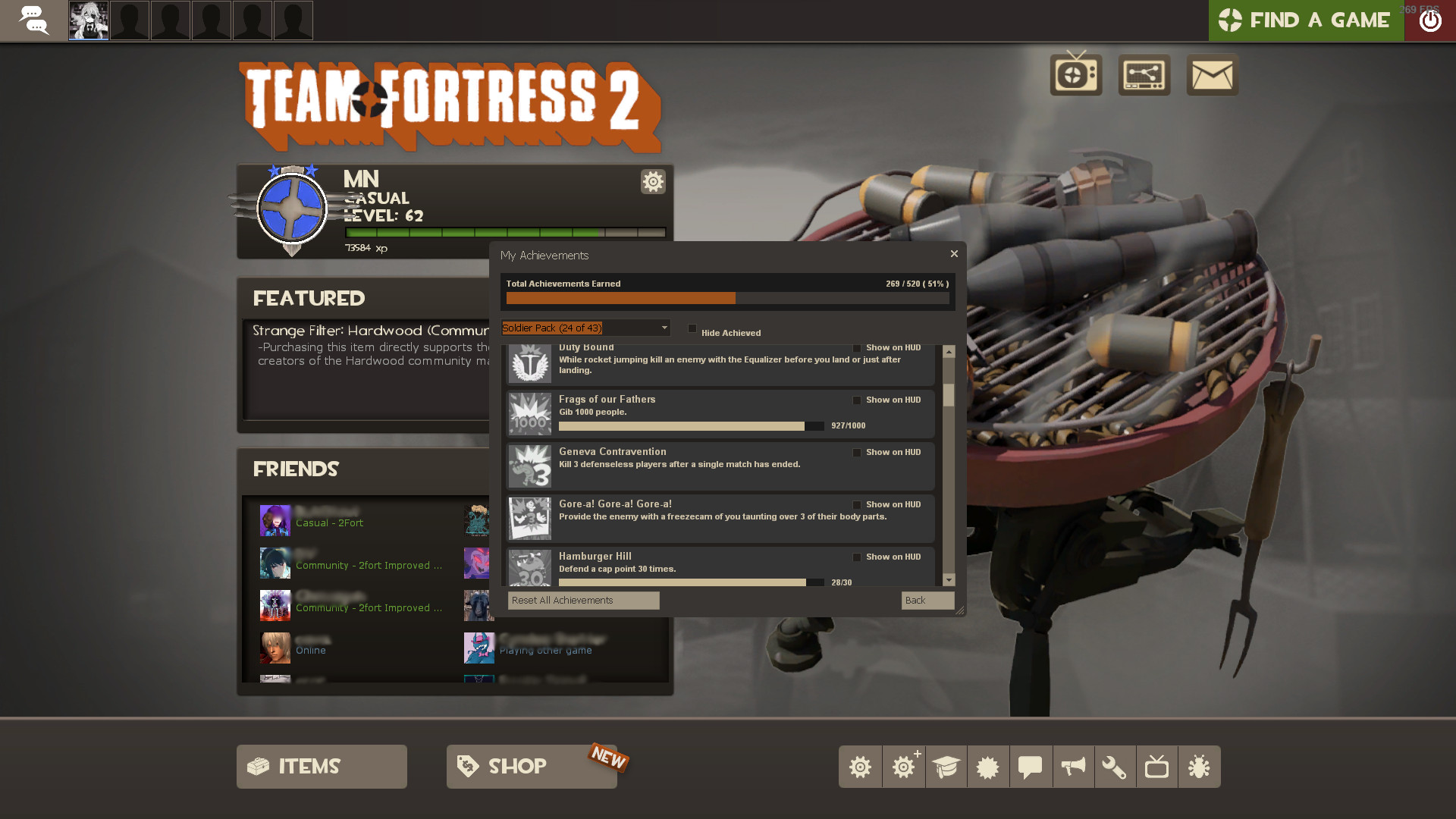Open the chat speech bubble icon
Viewport: 1456px width, 819px height.
(x=1031, y=767)
